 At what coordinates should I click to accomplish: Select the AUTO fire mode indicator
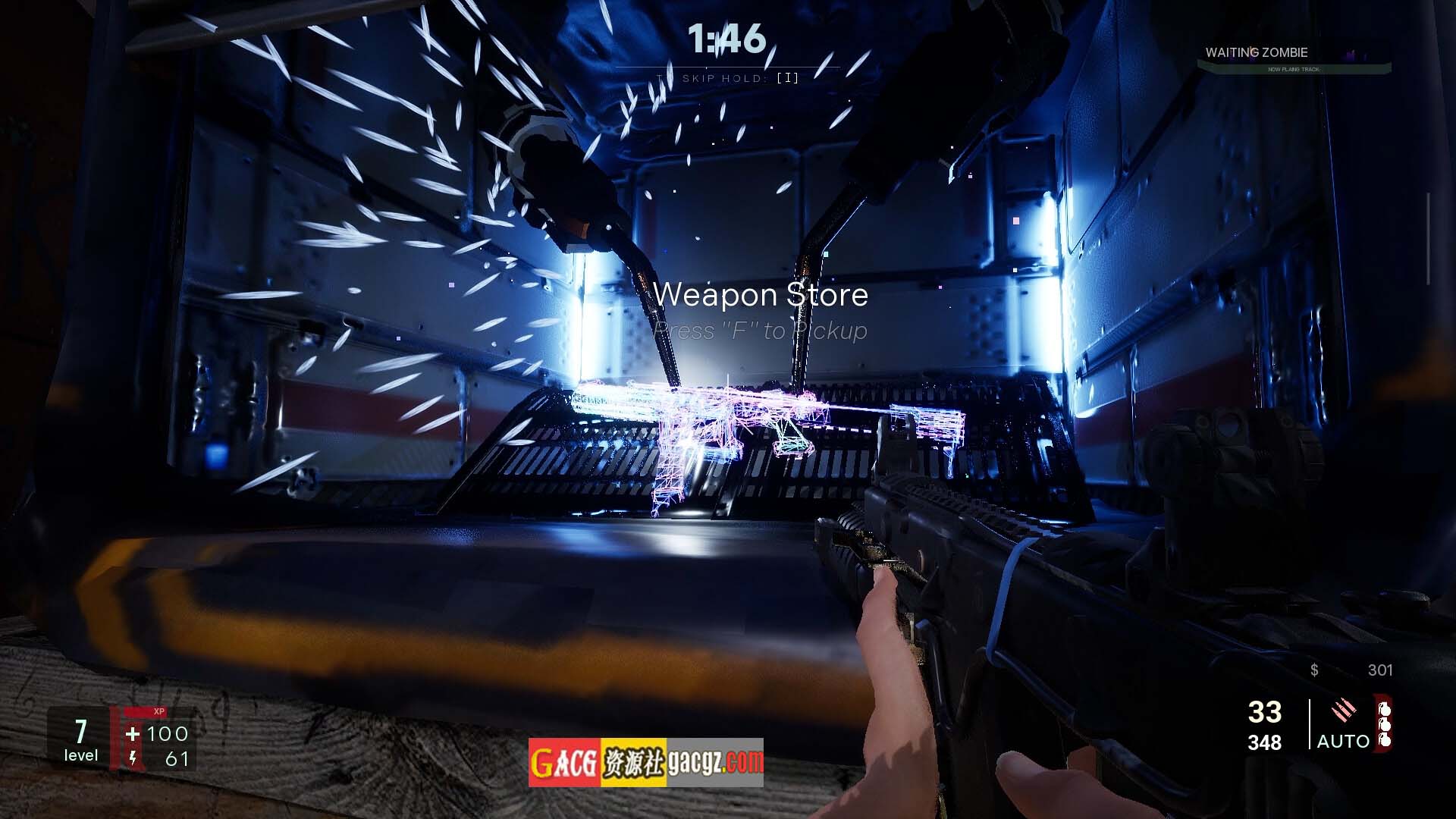click(x=1342, y=741)
